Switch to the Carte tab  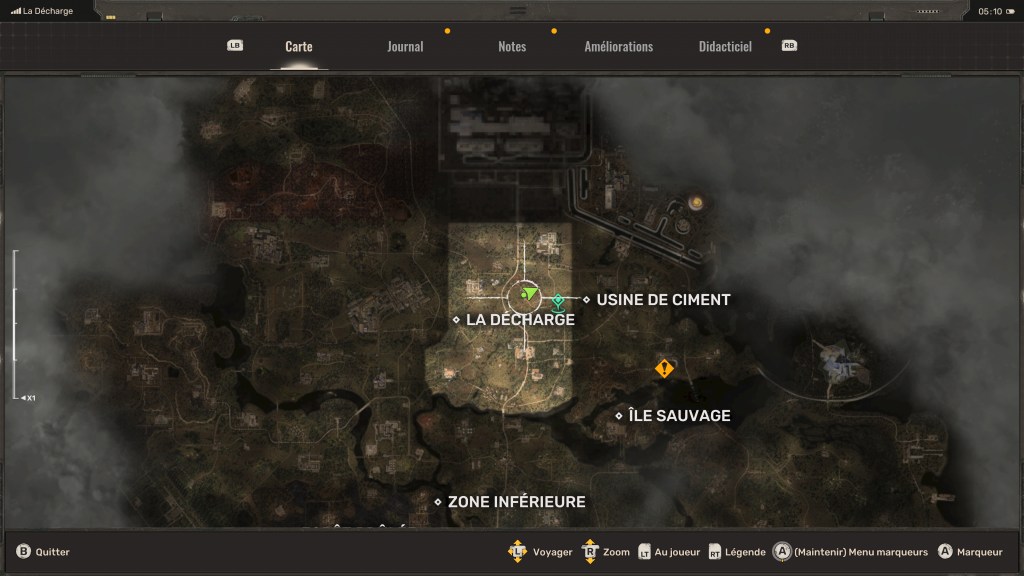coord(298,47)
